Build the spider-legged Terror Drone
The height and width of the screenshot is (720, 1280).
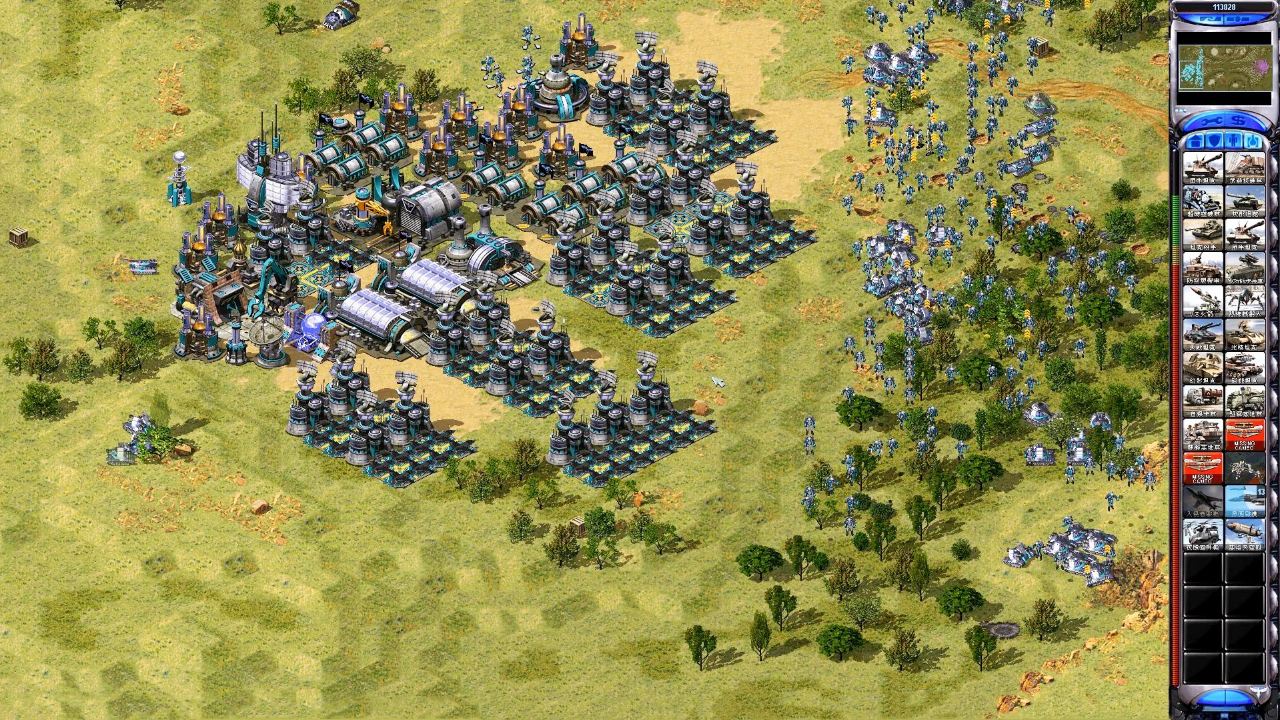point(1245,300)
